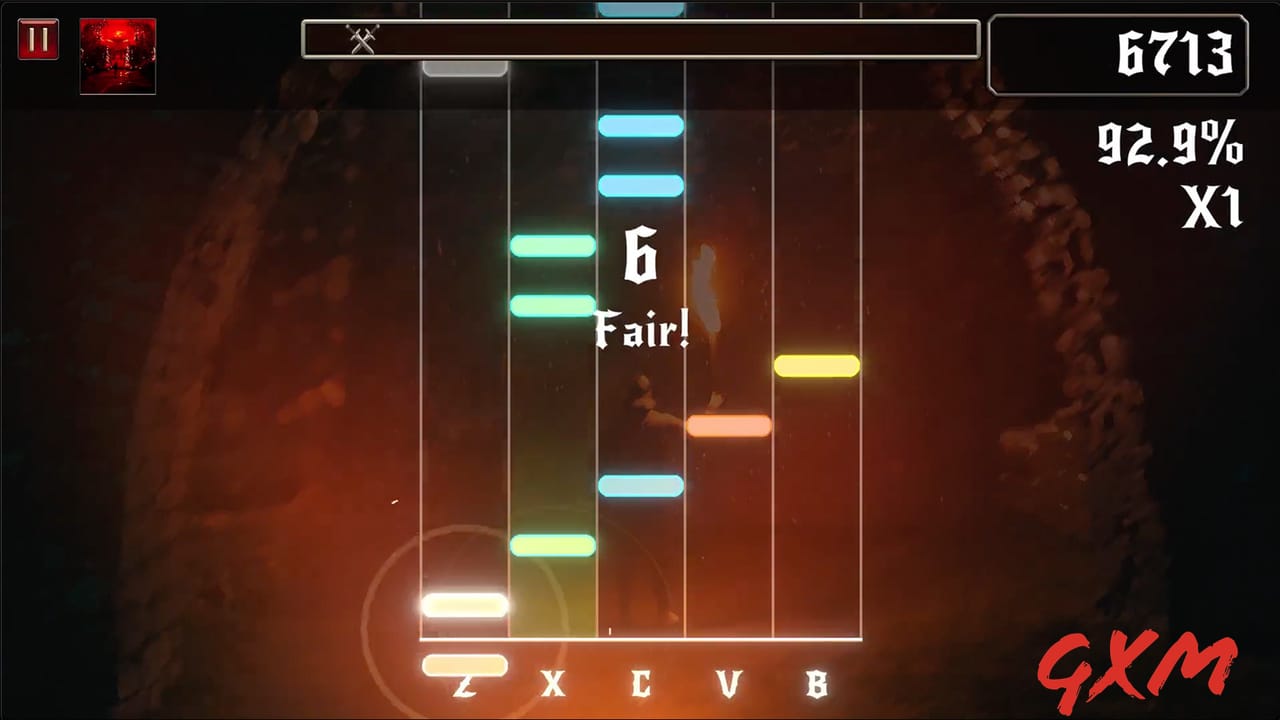
Task: Select the song progress bar at the top
Action: point(640,38)
